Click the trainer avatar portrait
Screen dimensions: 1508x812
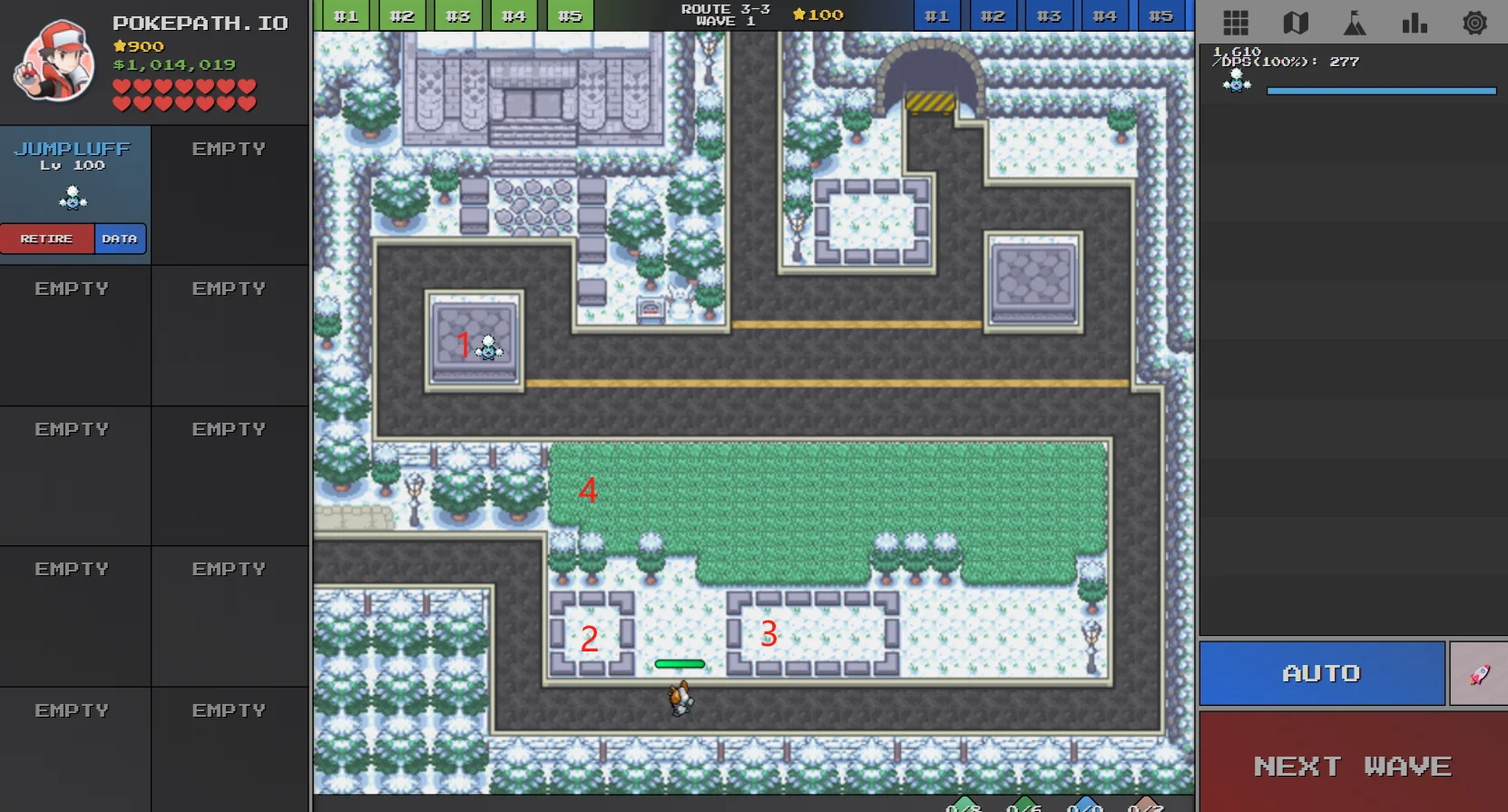pos(54,62)
